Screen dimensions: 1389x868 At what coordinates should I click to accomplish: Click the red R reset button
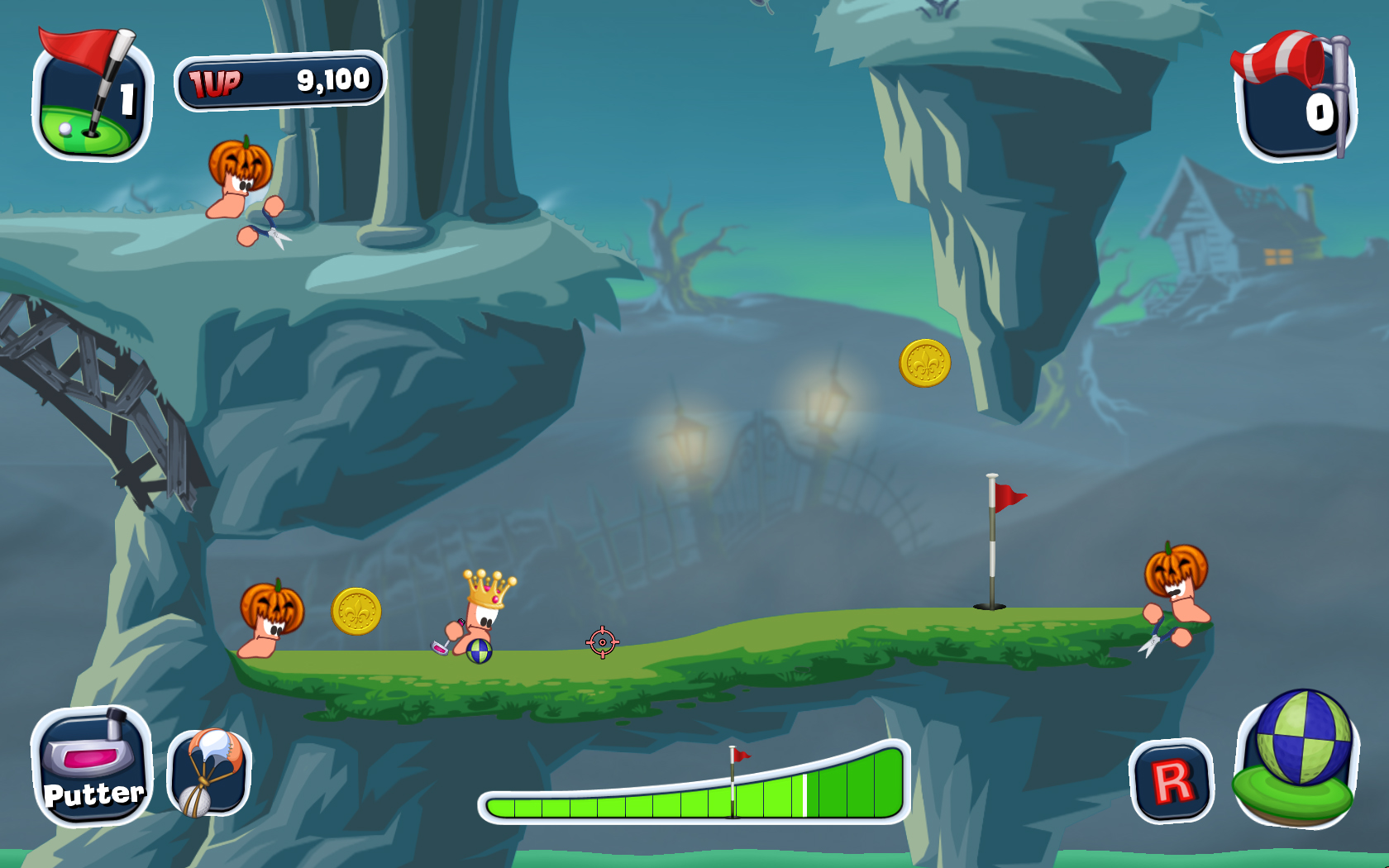(1171, 781)
